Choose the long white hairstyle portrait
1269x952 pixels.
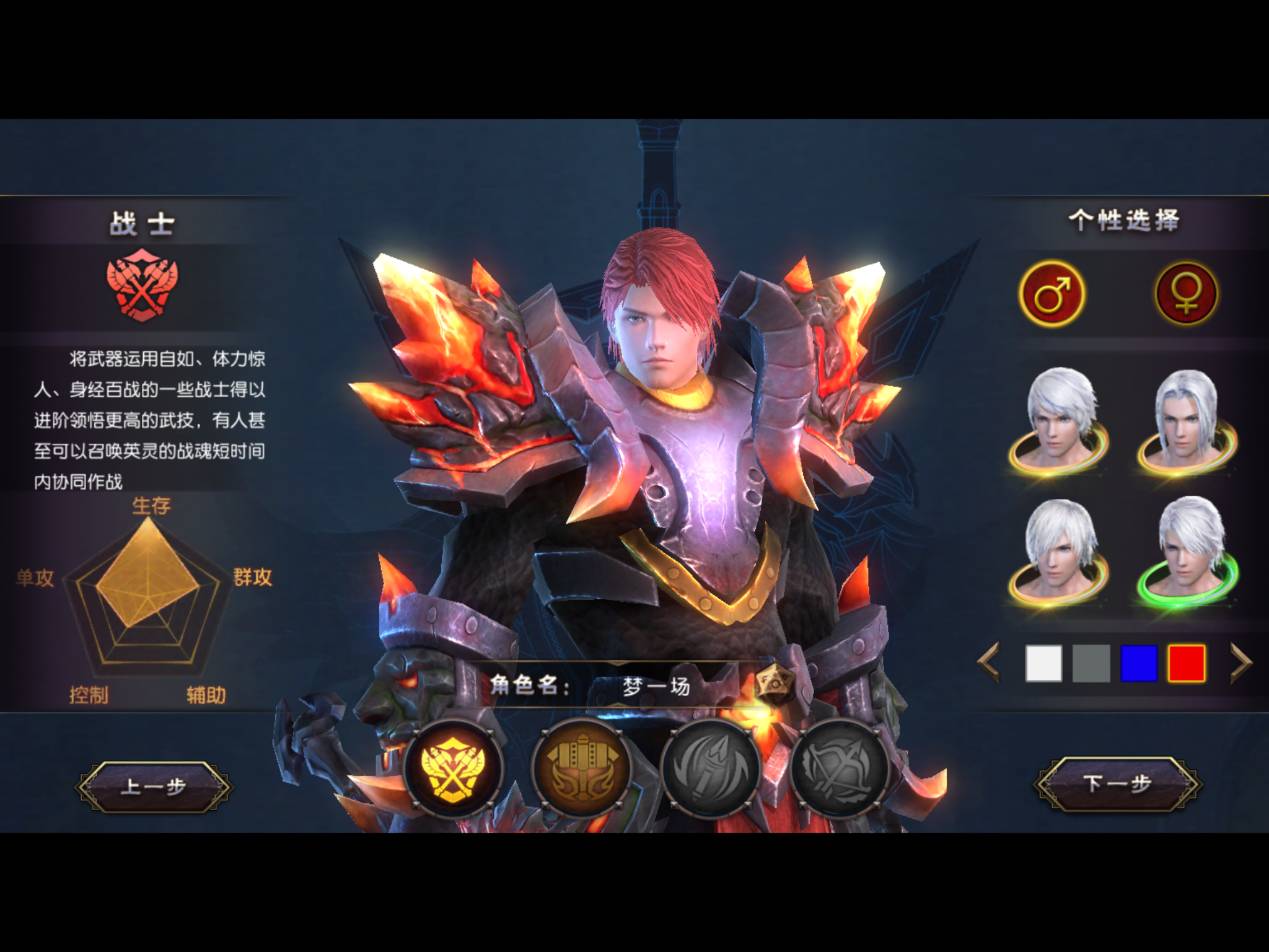pos(1187,420)
